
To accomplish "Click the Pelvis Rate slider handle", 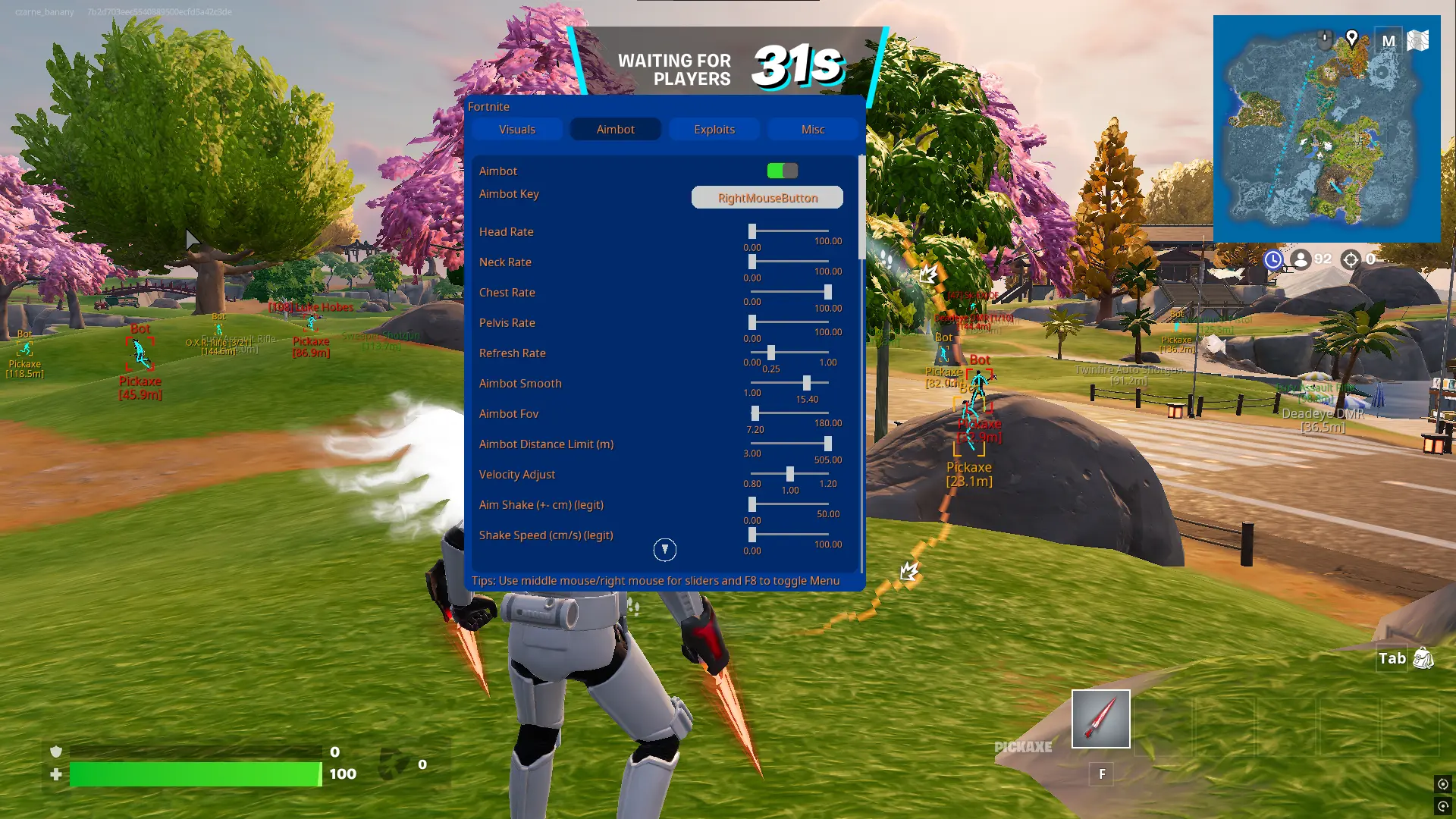I will tap(752, 322).
